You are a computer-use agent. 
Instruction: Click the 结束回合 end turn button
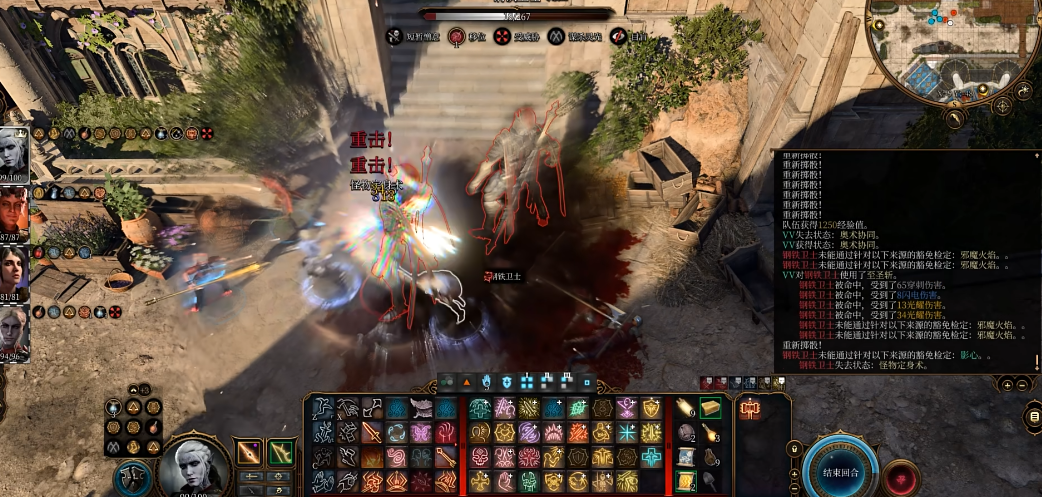click(840, 471)
